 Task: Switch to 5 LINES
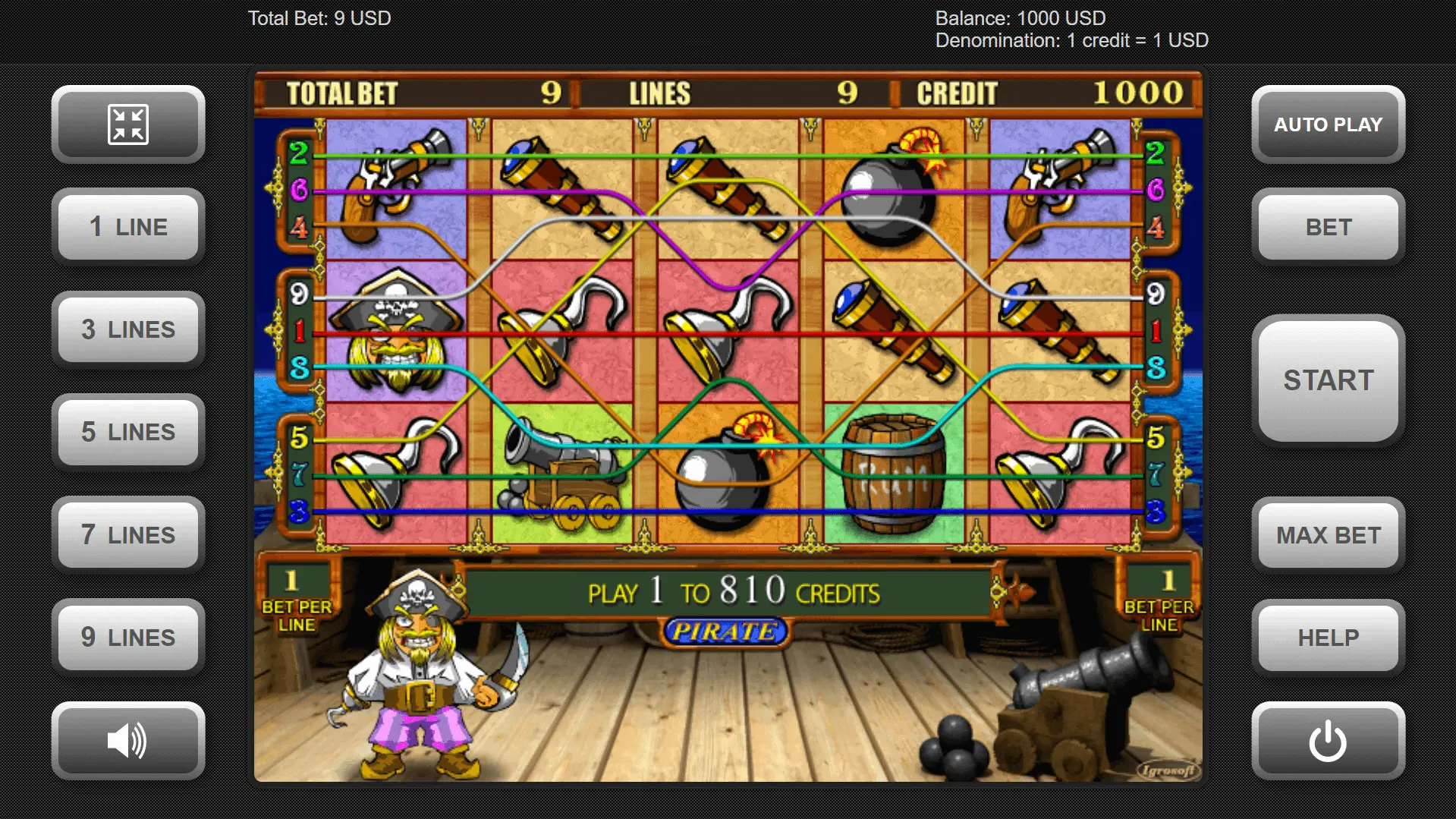click(128, 432)
